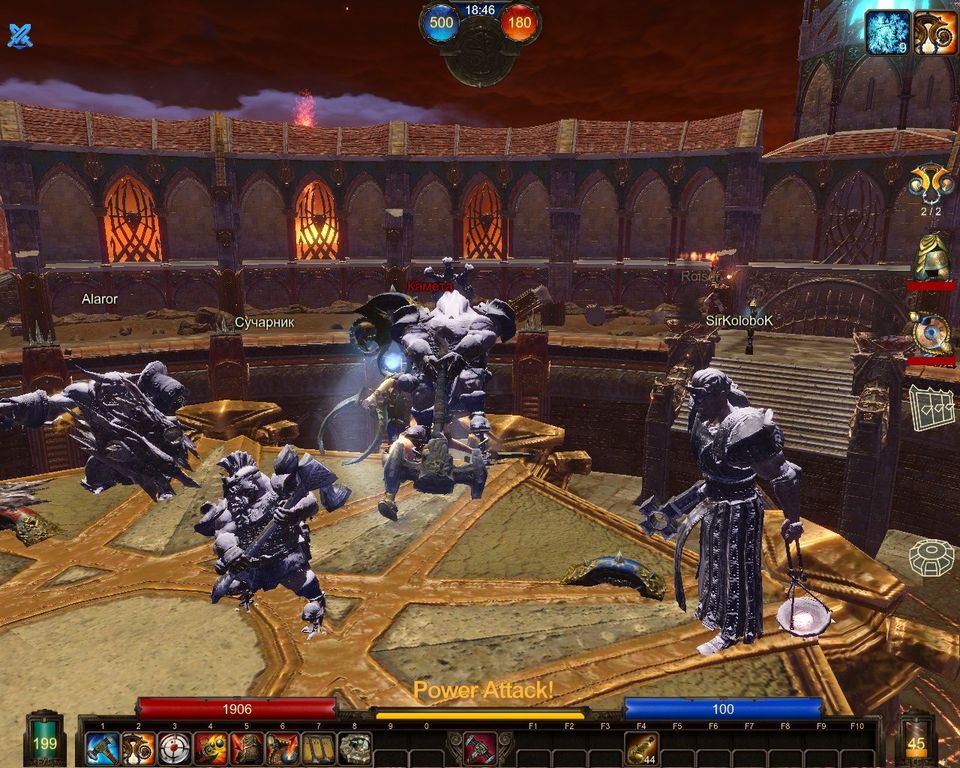
Task: Click the octagonal arena outline icon
Action: coord(931,558)
